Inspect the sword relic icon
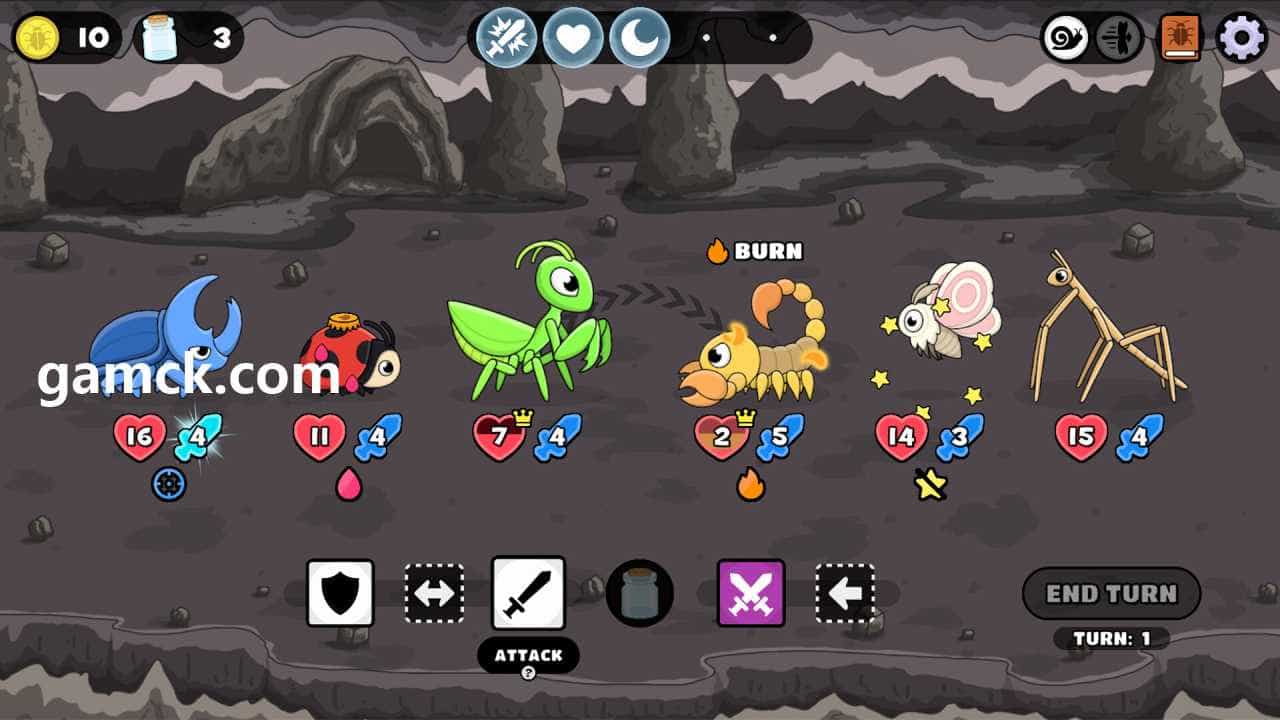 [x=506, y=38]
